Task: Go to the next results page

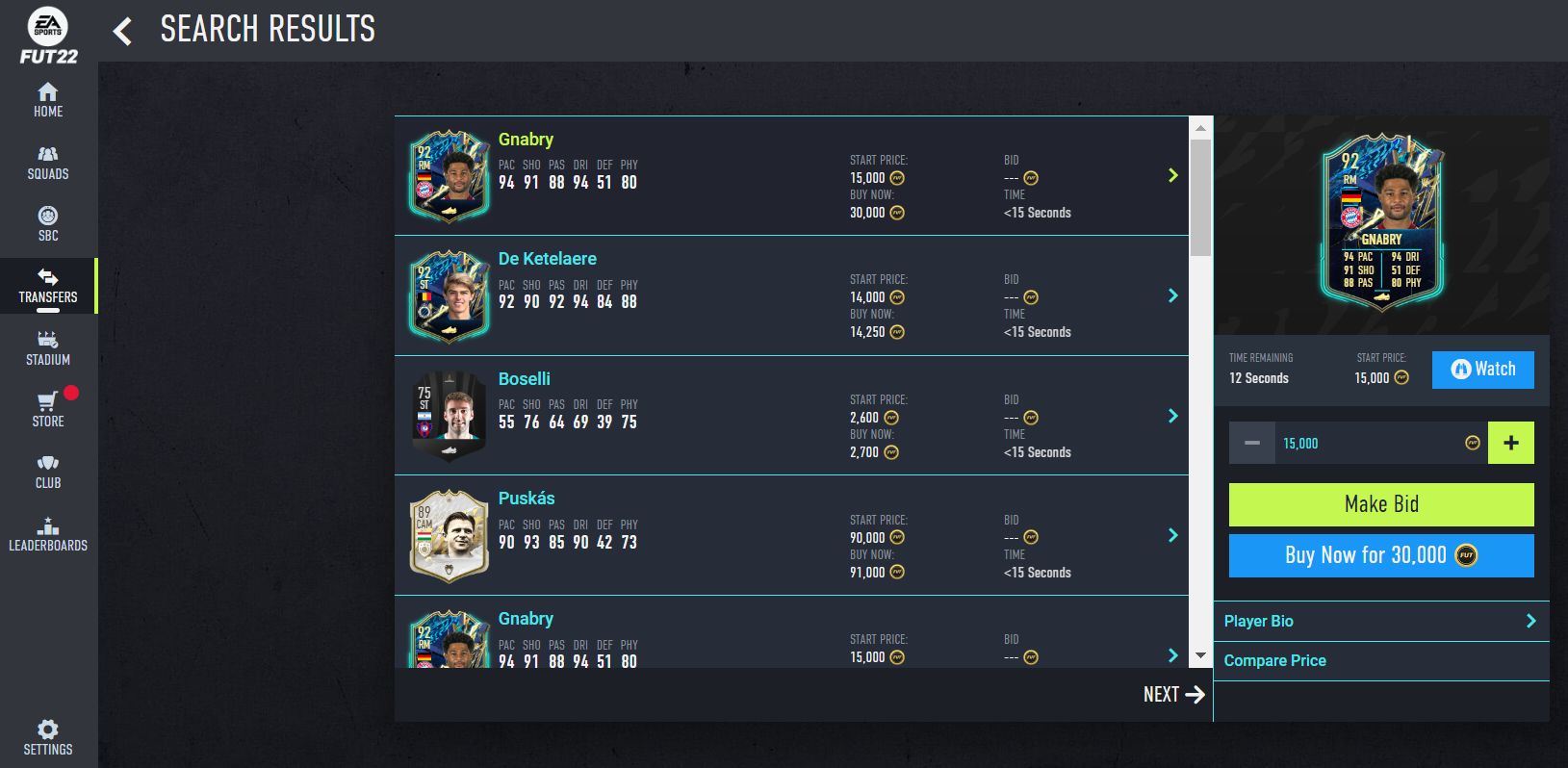Action: [1173, 694]
